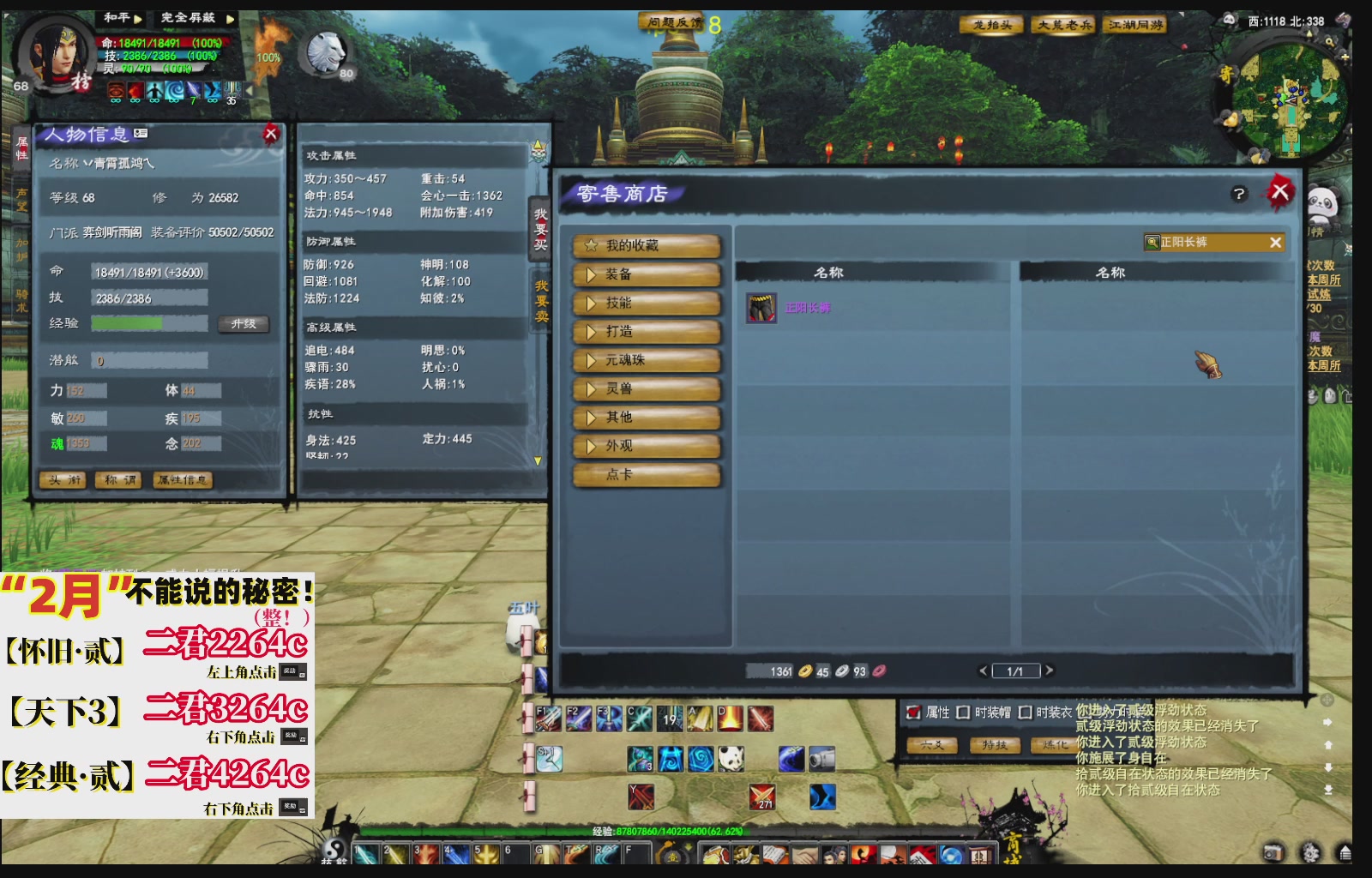Enable the 时装衣 checkbox
This screenshot has height=878, width=1372.
point(1025,712)
